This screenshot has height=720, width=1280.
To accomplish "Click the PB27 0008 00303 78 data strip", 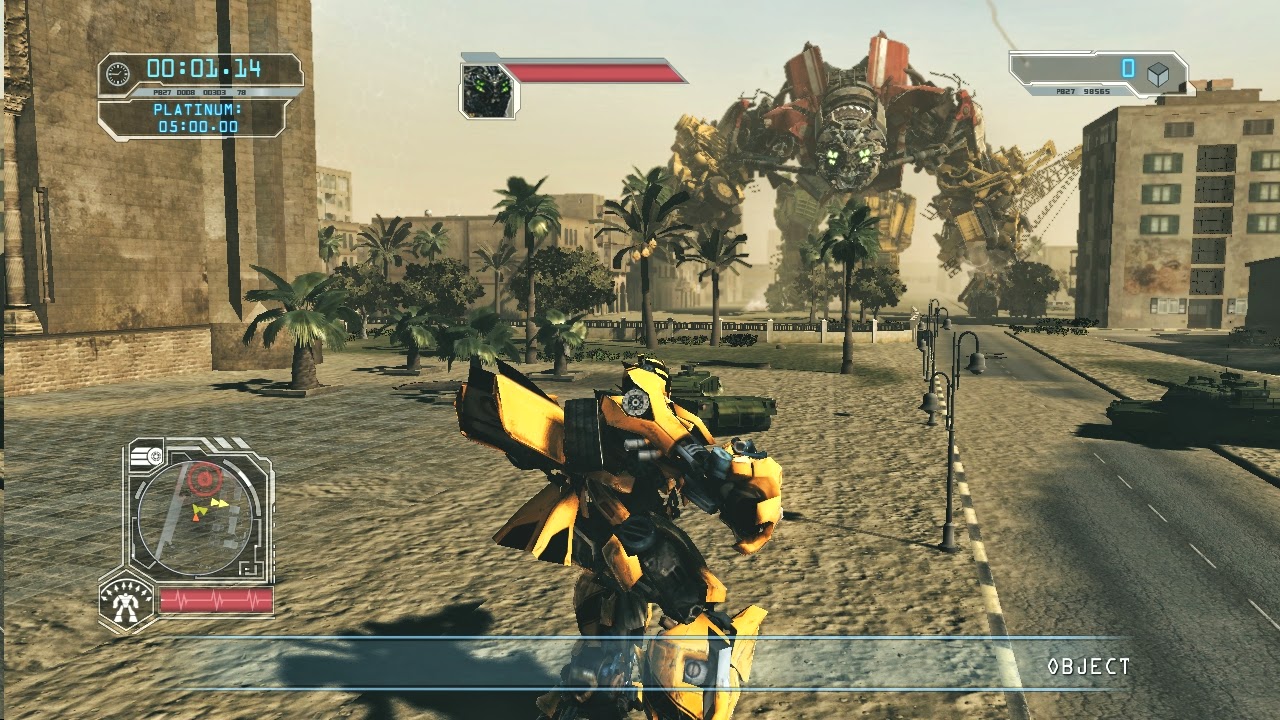I will point(199,92).
